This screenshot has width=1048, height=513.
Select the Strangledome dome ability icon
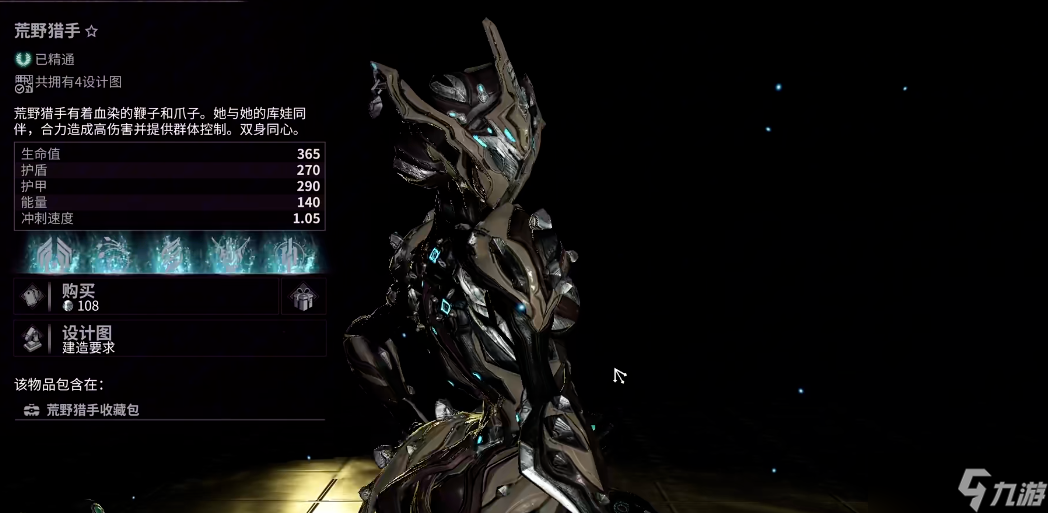(290, 254)
